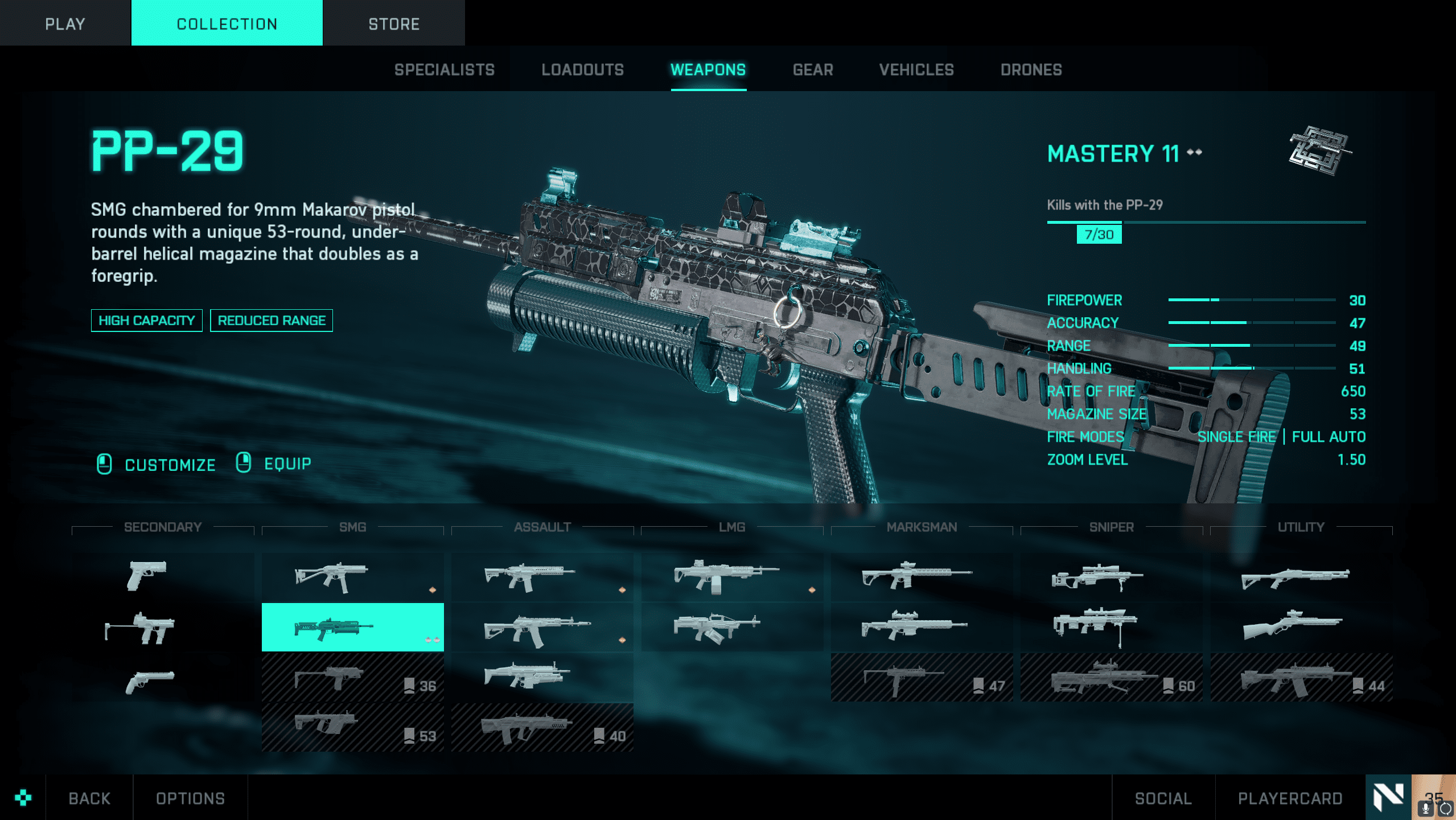Open the OPTIONS menu
This screenshot has height=820, width=1456.
click(x=190, y=798)
